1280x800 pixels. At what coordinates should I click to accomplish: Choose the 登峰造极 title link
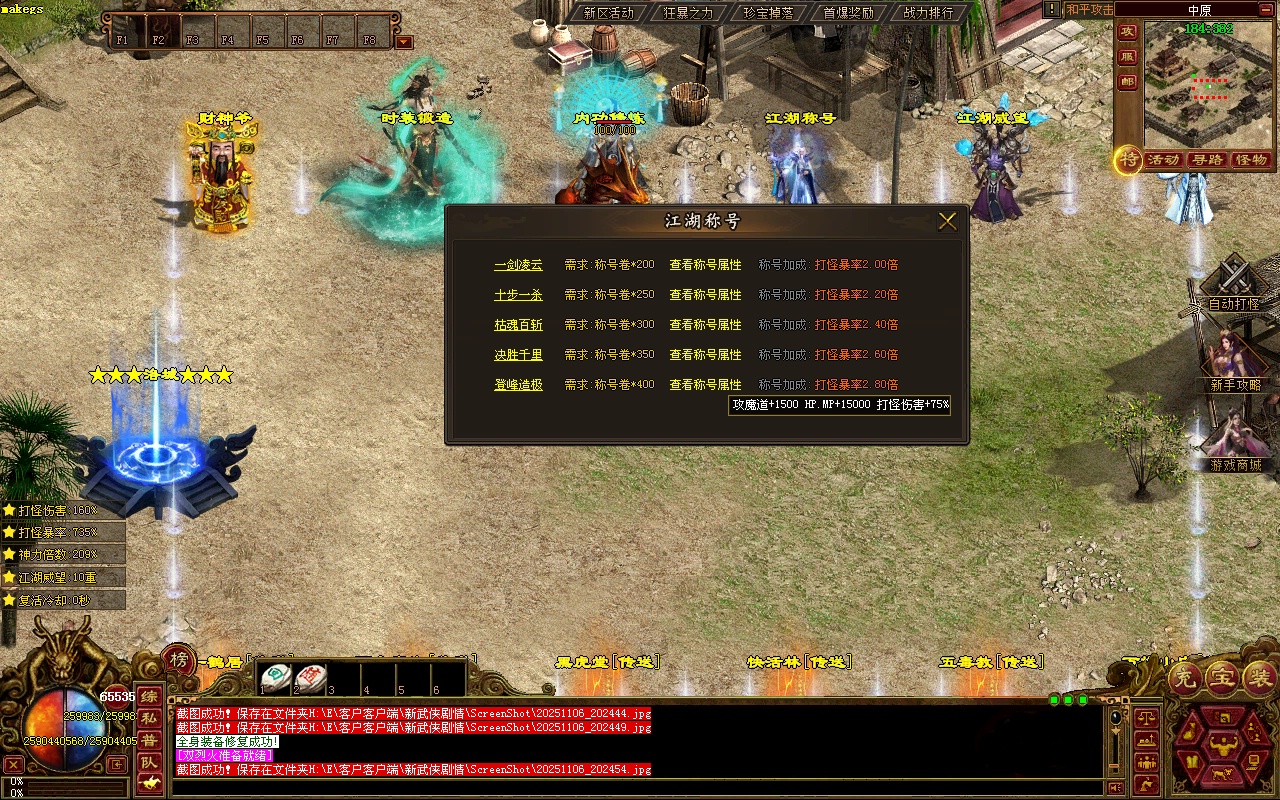(518, 385)
